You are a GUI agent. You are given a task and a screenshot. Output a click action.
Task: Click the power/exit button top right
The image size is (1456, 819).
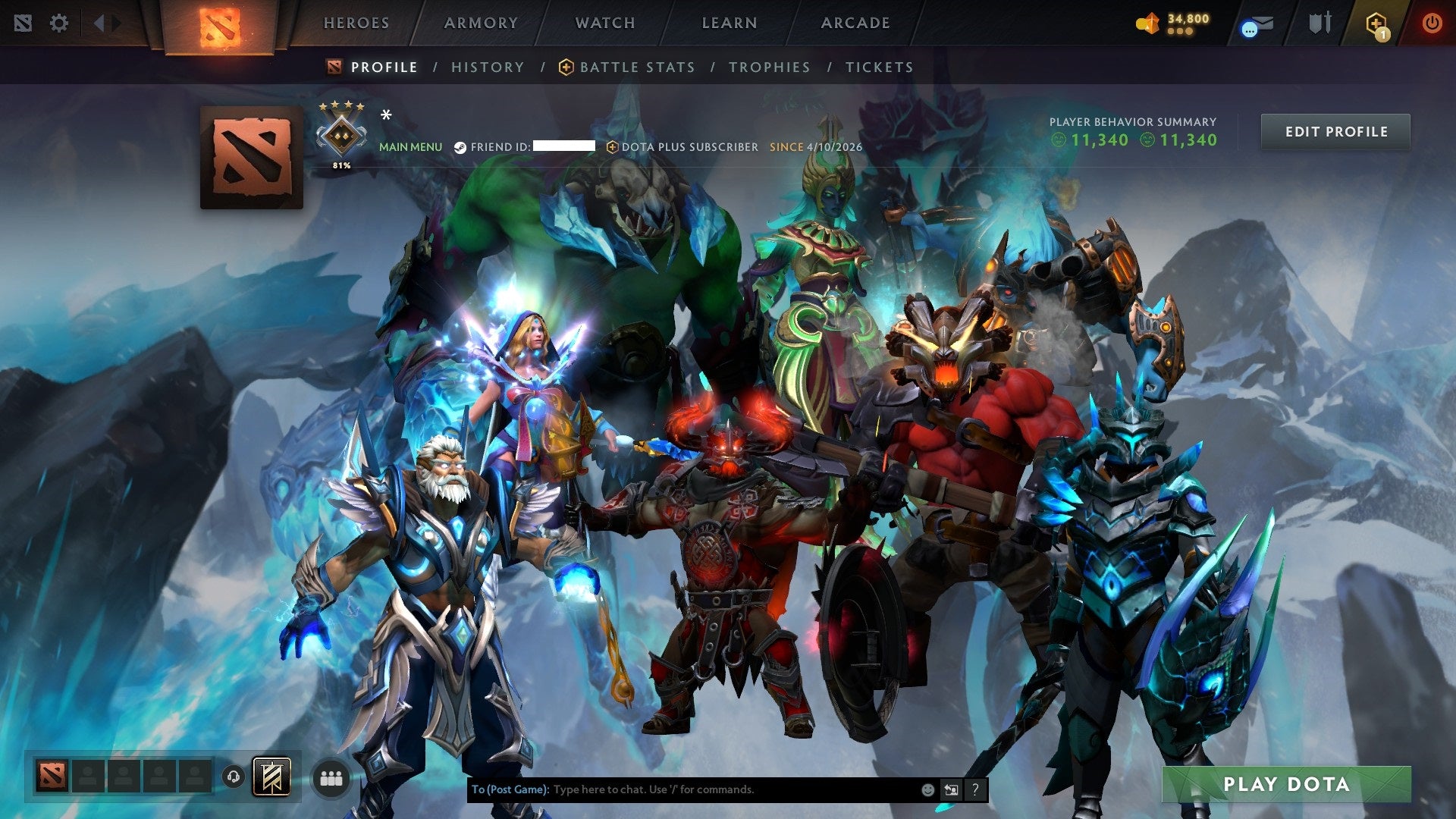pyautogui.click(x=1432, y=23)
